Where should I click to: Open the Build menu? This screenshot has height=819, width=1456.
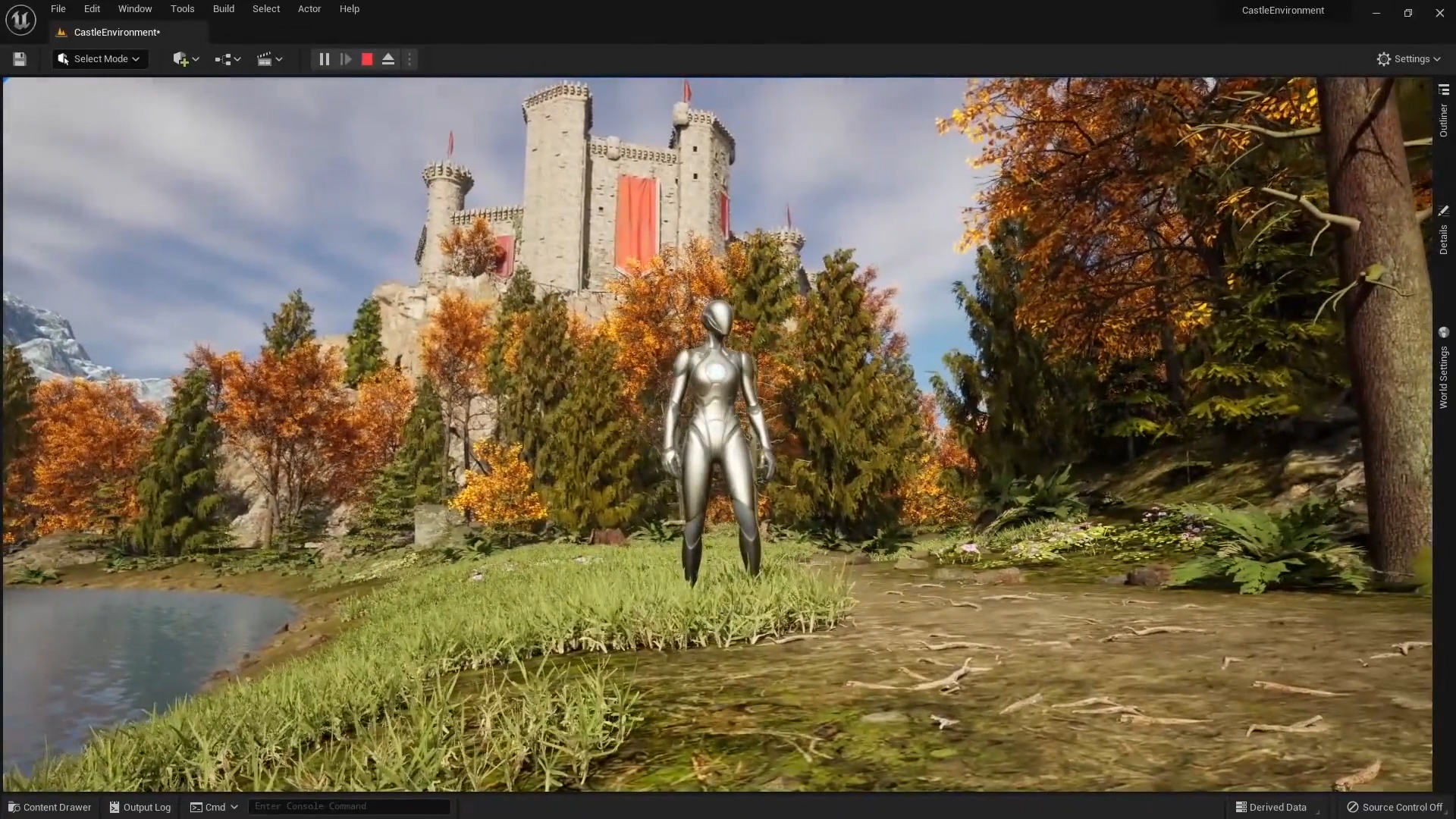tap(223, 9)
